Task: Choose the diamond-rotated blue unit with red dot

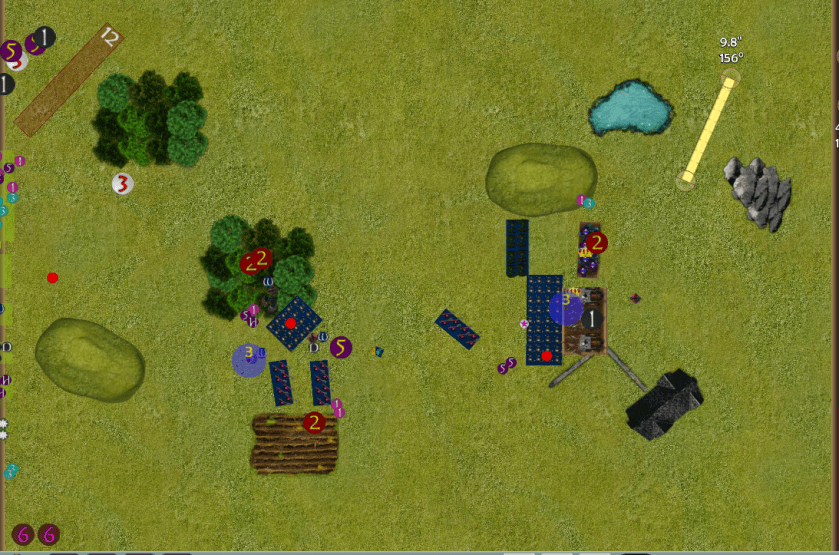Action: [x=293, y=324]
